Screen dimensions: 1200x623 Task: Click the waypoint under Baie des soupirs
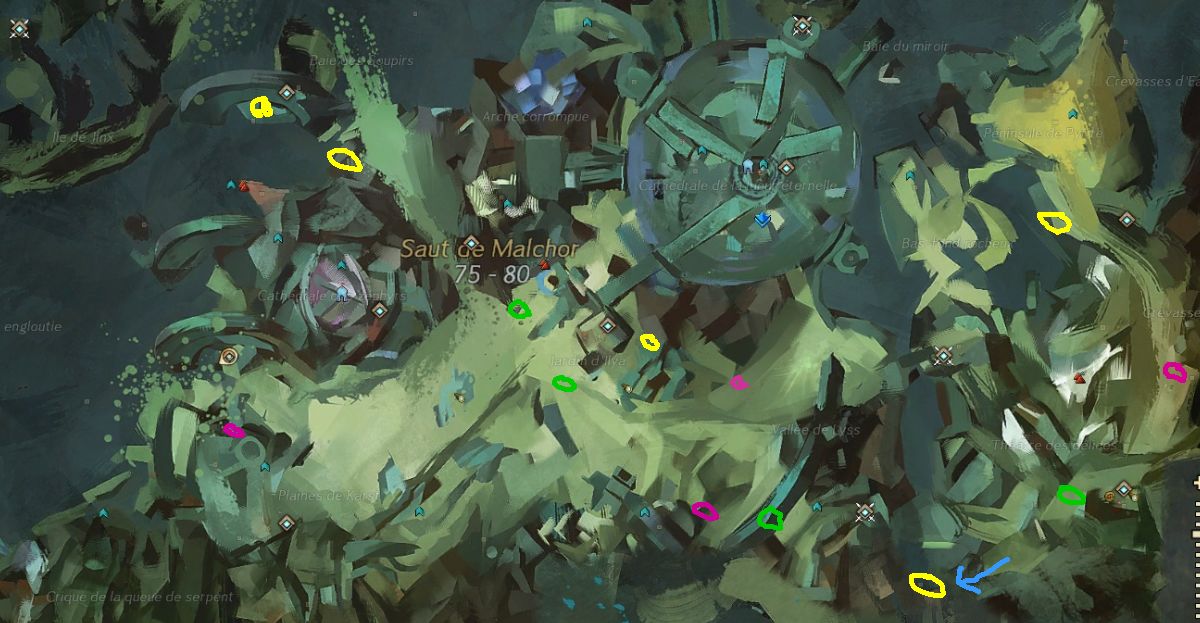(x=286, y=93)
